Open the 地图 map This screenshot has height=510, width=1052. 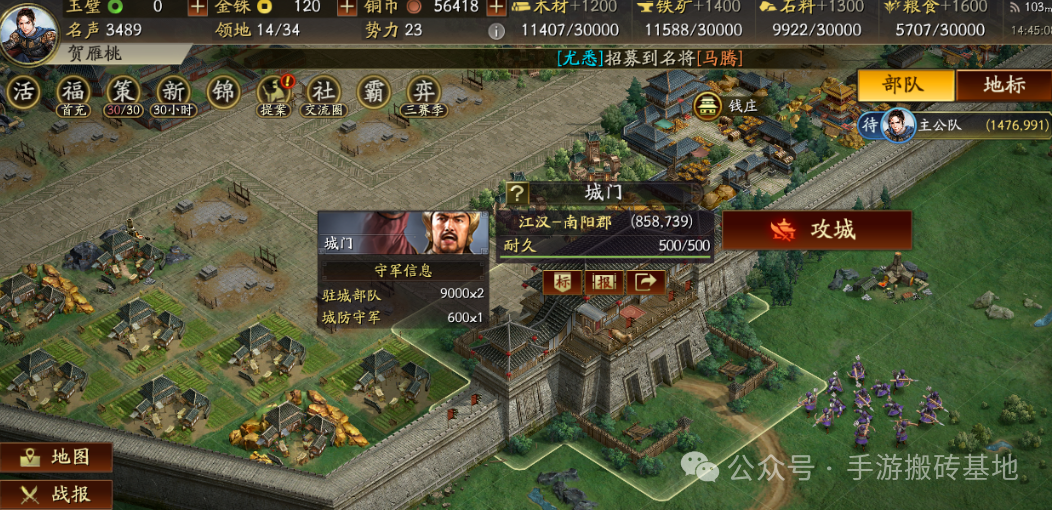(57, 457)
